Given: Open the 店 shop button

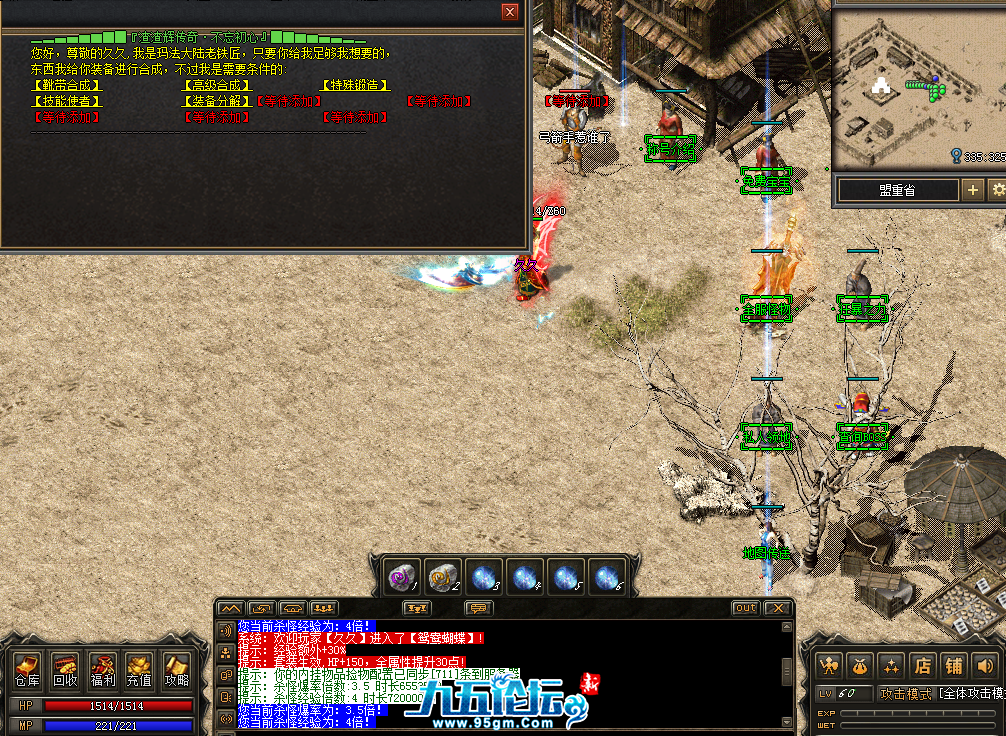Looking at the screenshot, I should [921, 665].
